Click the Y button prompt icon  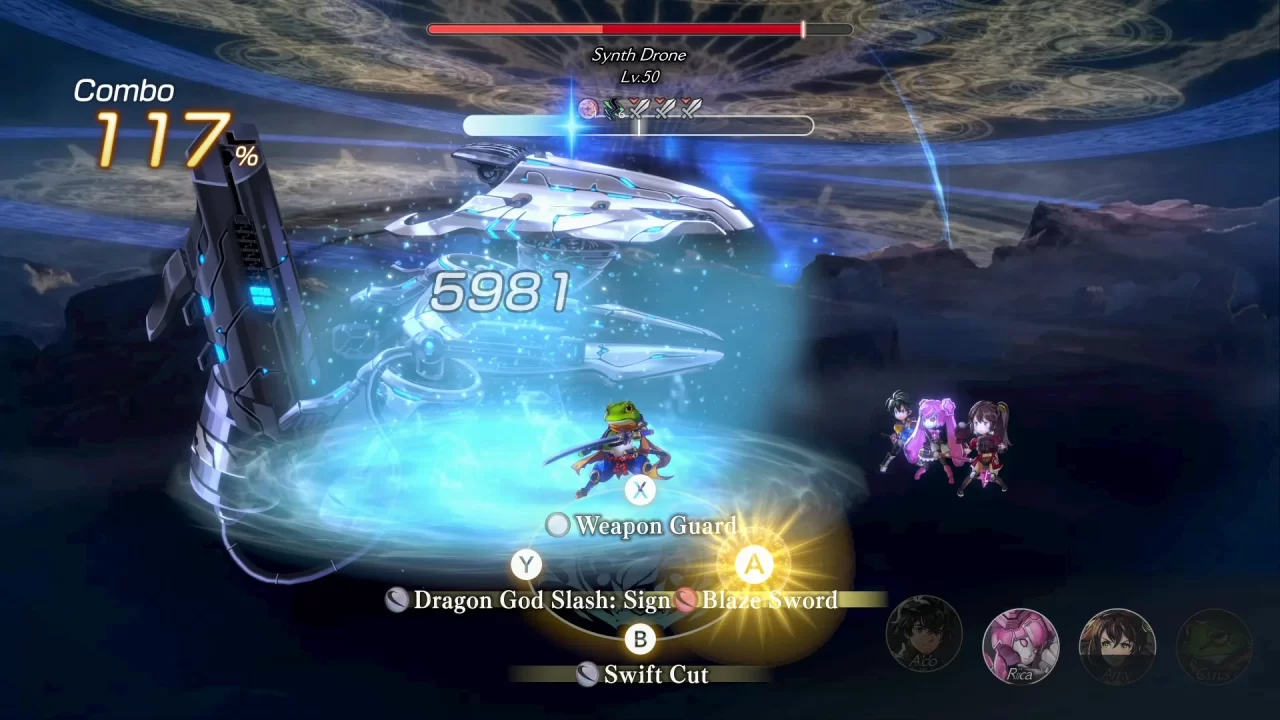coord(525,564)
